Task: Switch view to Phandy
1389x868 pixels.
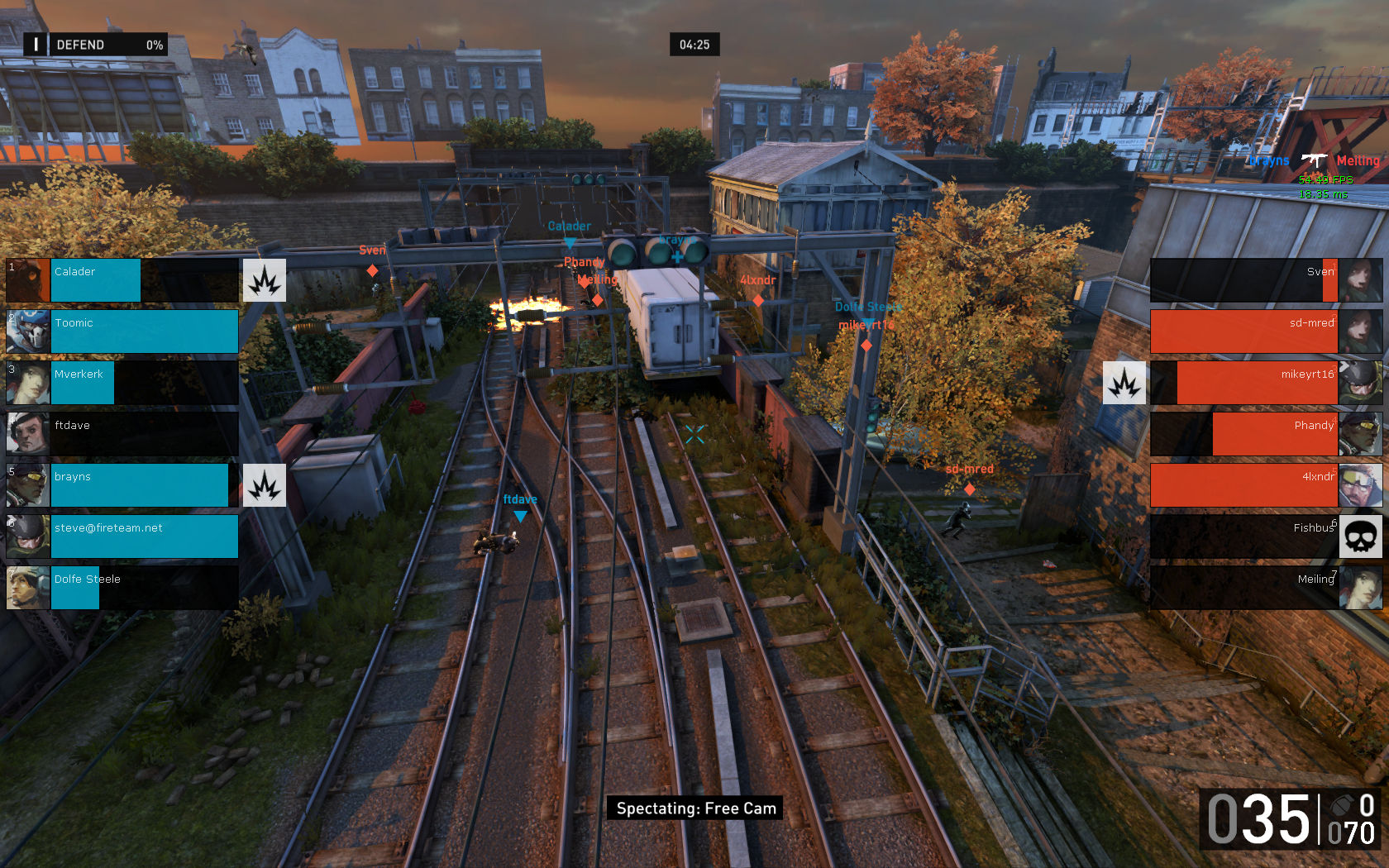Action: (x=1265, y=434)
